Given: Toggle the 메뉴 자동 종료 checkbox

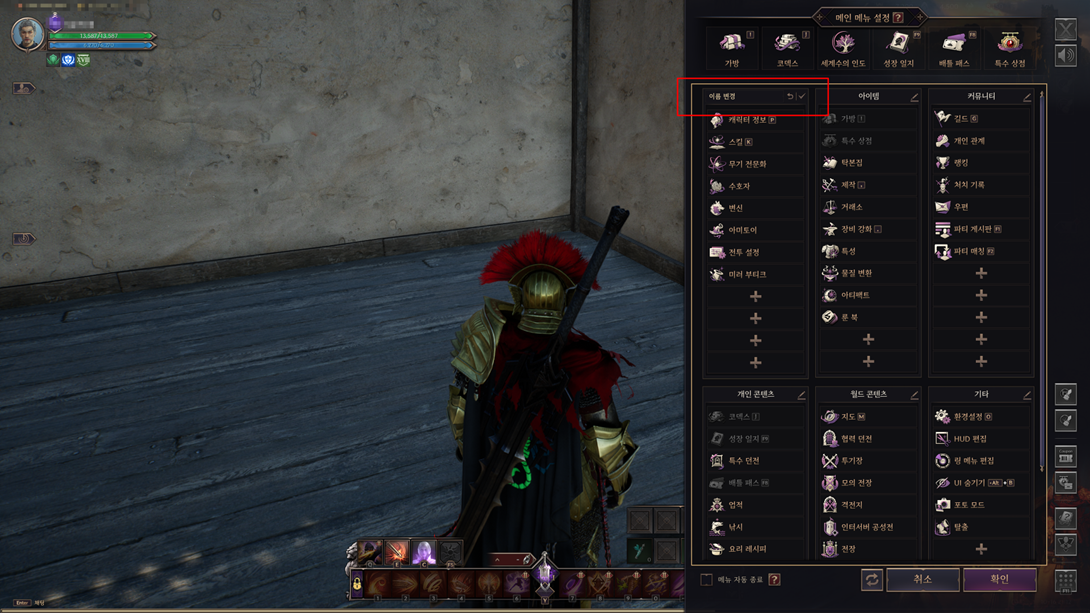Looking at the screenshot, I should [707, 580].
